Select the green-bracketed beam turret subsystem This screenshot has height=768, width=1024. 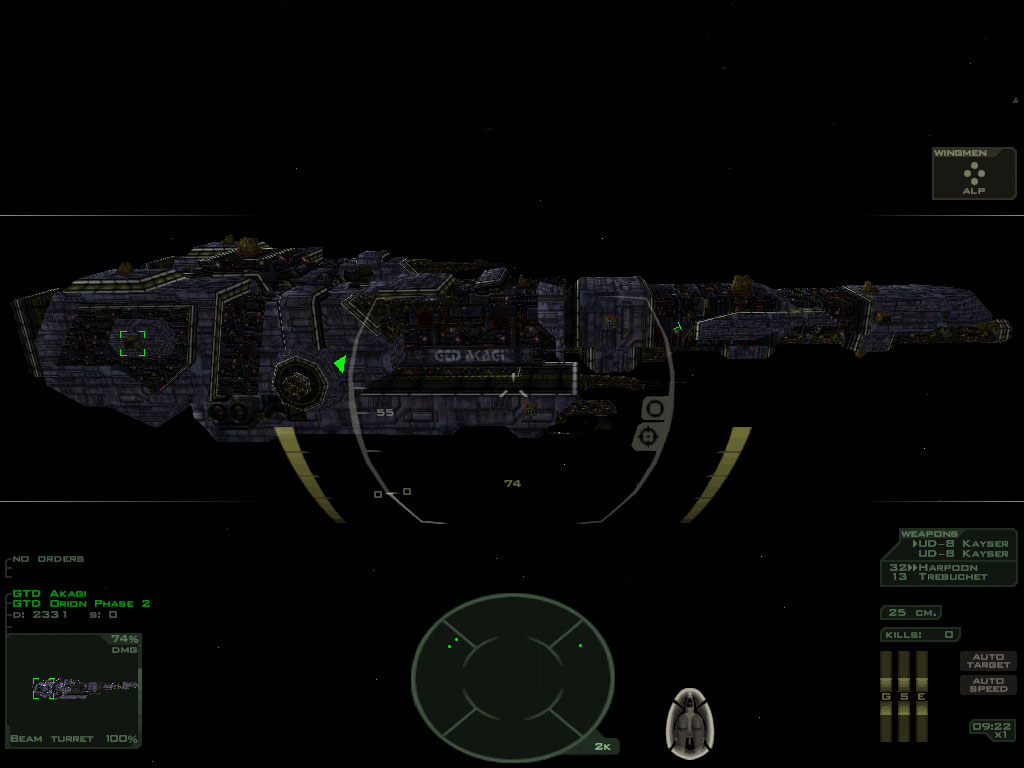[132, 343]
